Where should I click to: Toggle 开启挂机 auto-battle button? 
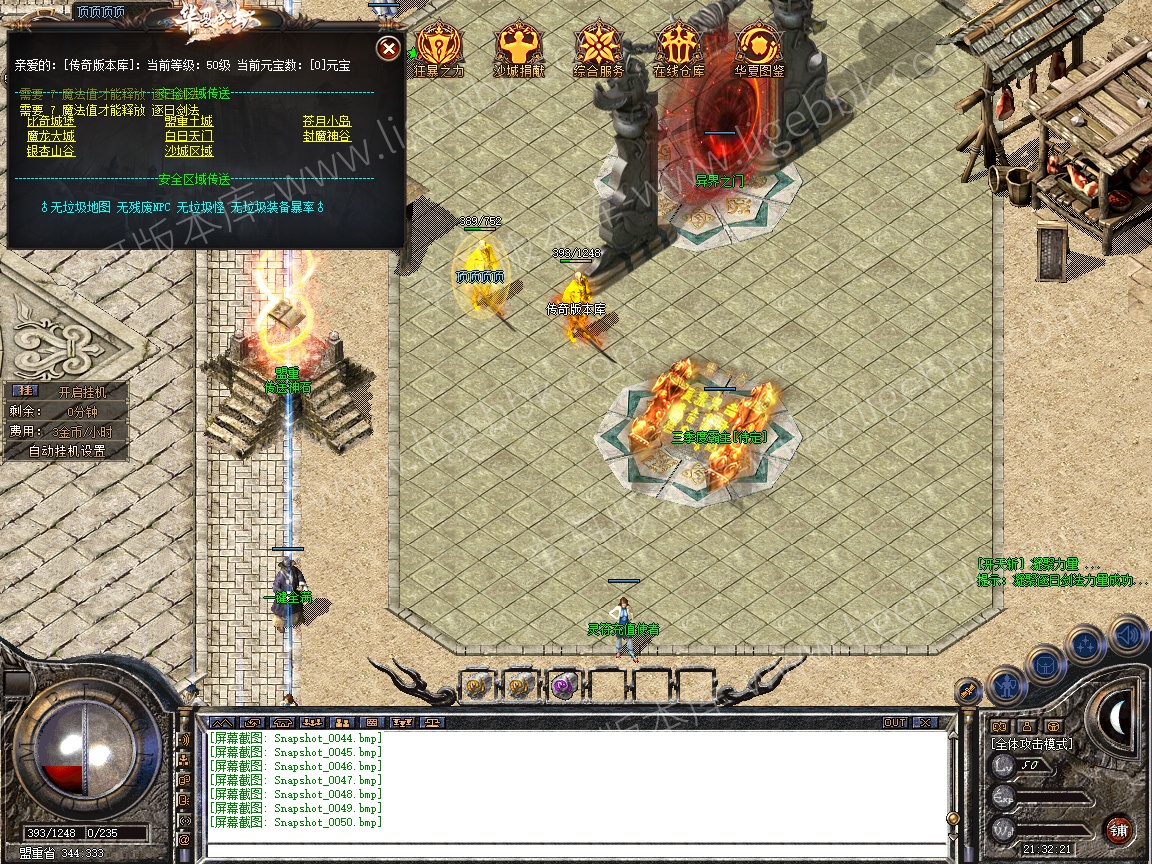pyautogui.click(x=80, y=392)
